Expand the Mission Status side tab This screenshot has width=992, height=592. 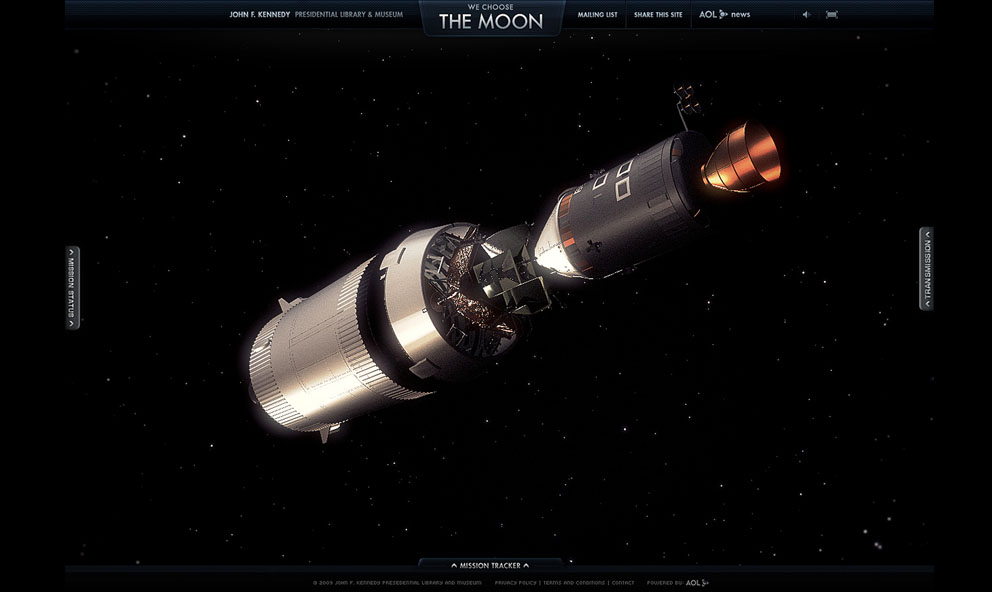(x=72, y=287)
